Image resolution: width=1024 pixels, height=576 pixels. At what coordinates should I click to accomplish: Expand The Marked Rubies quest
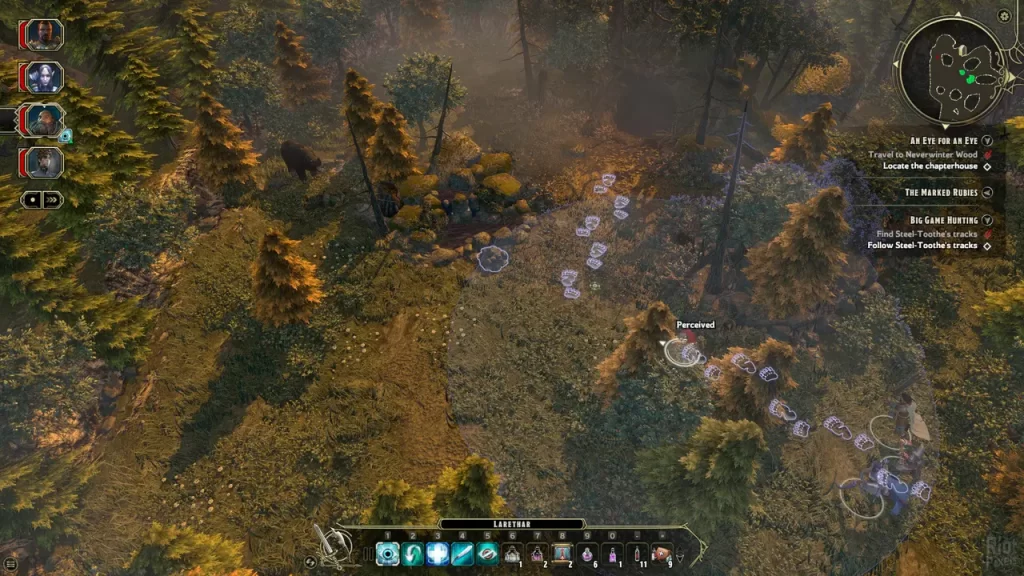point(987,193)
